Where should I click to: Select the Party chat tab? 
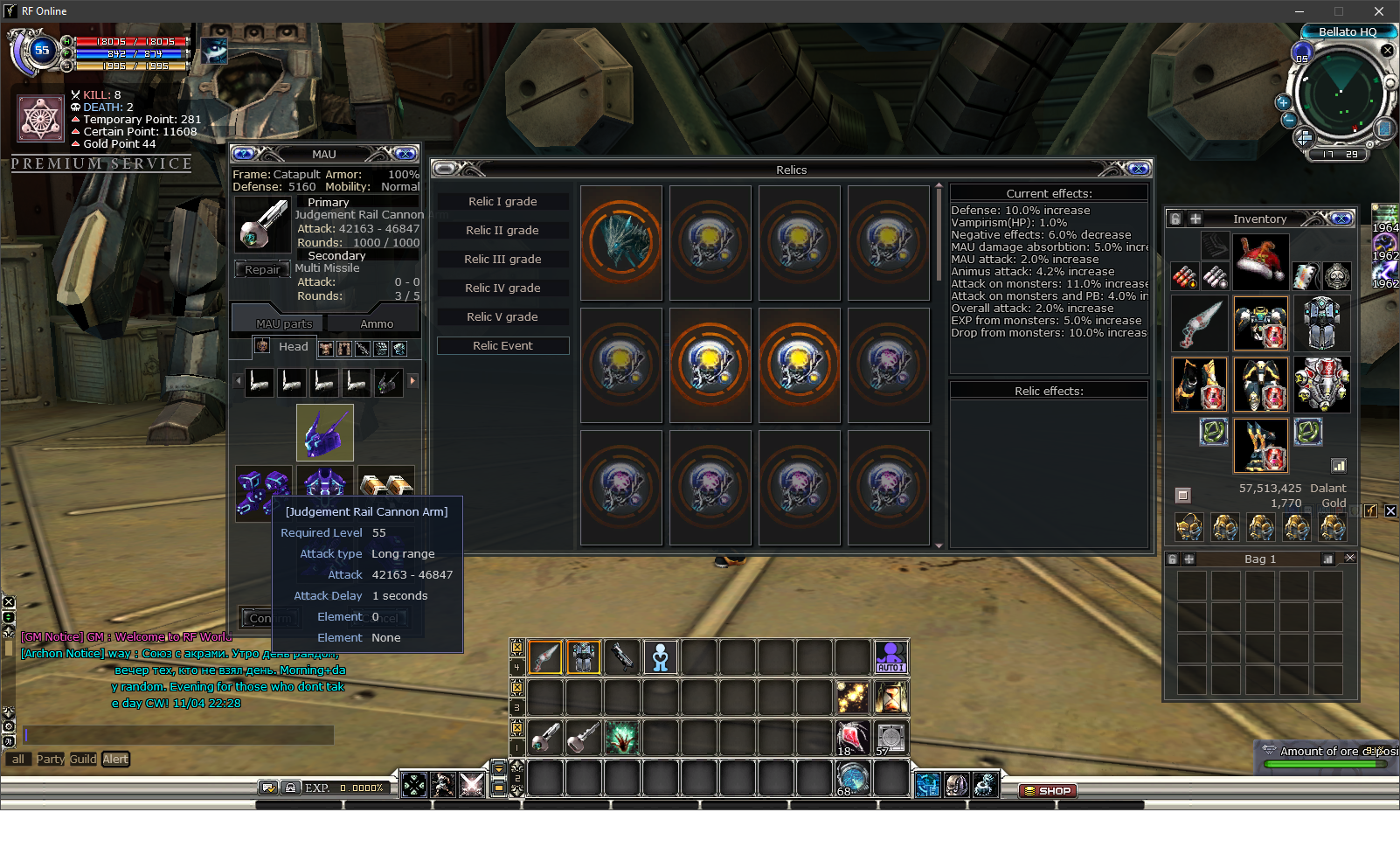[x=50, y=760]
